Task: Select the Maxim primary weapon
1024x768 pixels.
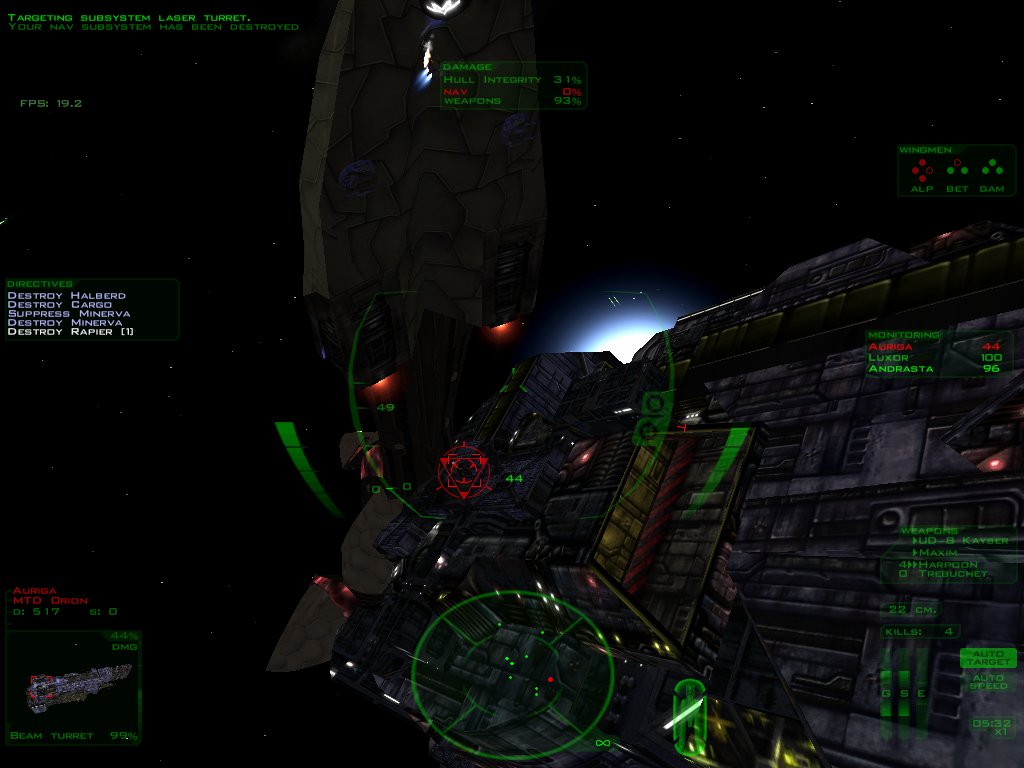Action: pos(938,552)
